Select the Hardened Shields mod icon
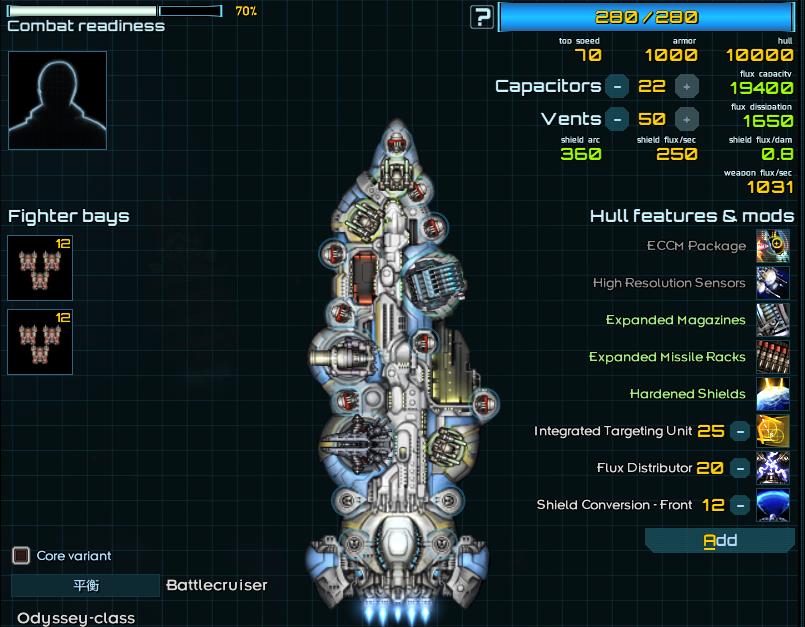Viewport: 805px width, 627px height. 773,394
